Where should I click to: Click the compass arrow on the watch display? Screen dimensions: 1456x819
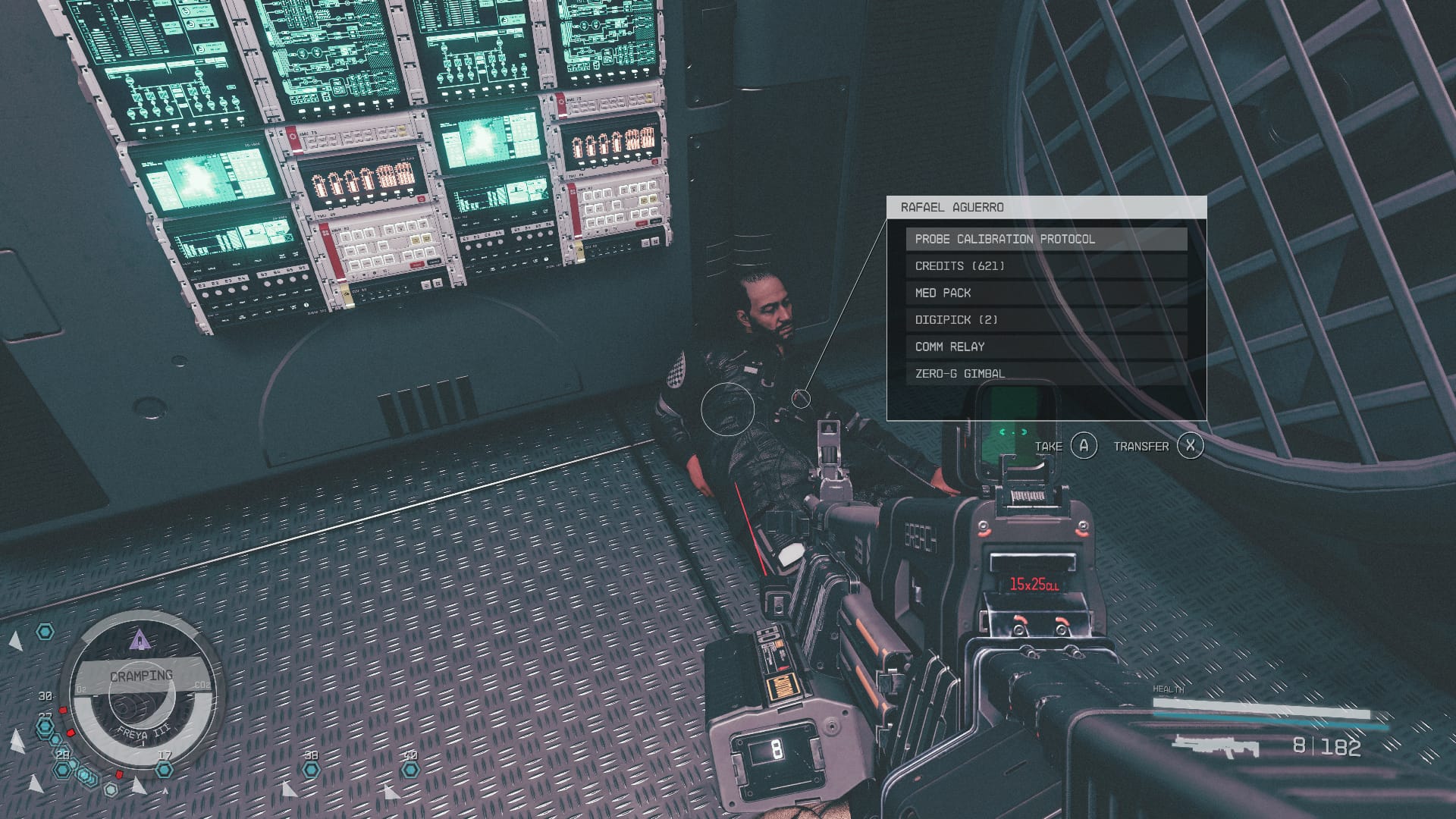tap(139, 639)
